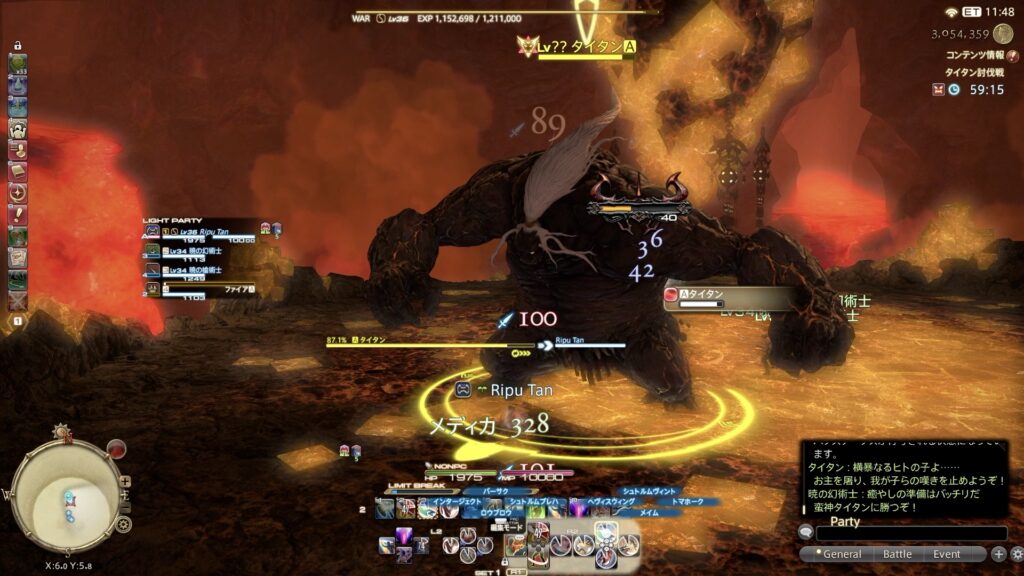
Task: Click the chat text input field
Action: click(x=912, y=534)
